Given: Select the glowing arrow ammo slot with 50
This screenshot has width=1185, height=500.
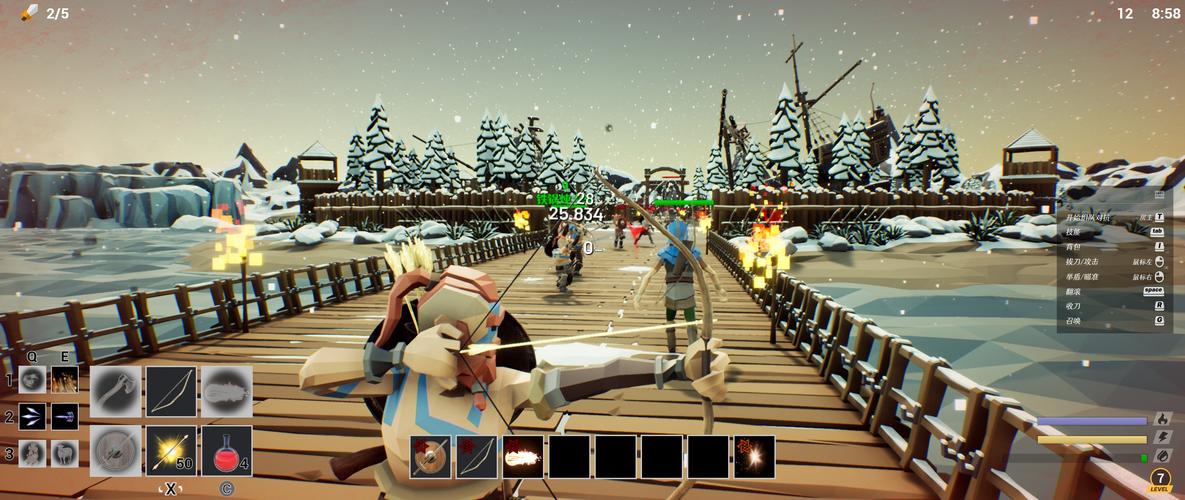Looking at the screenshot, I should pyautogui.click(x=171, y=451).
